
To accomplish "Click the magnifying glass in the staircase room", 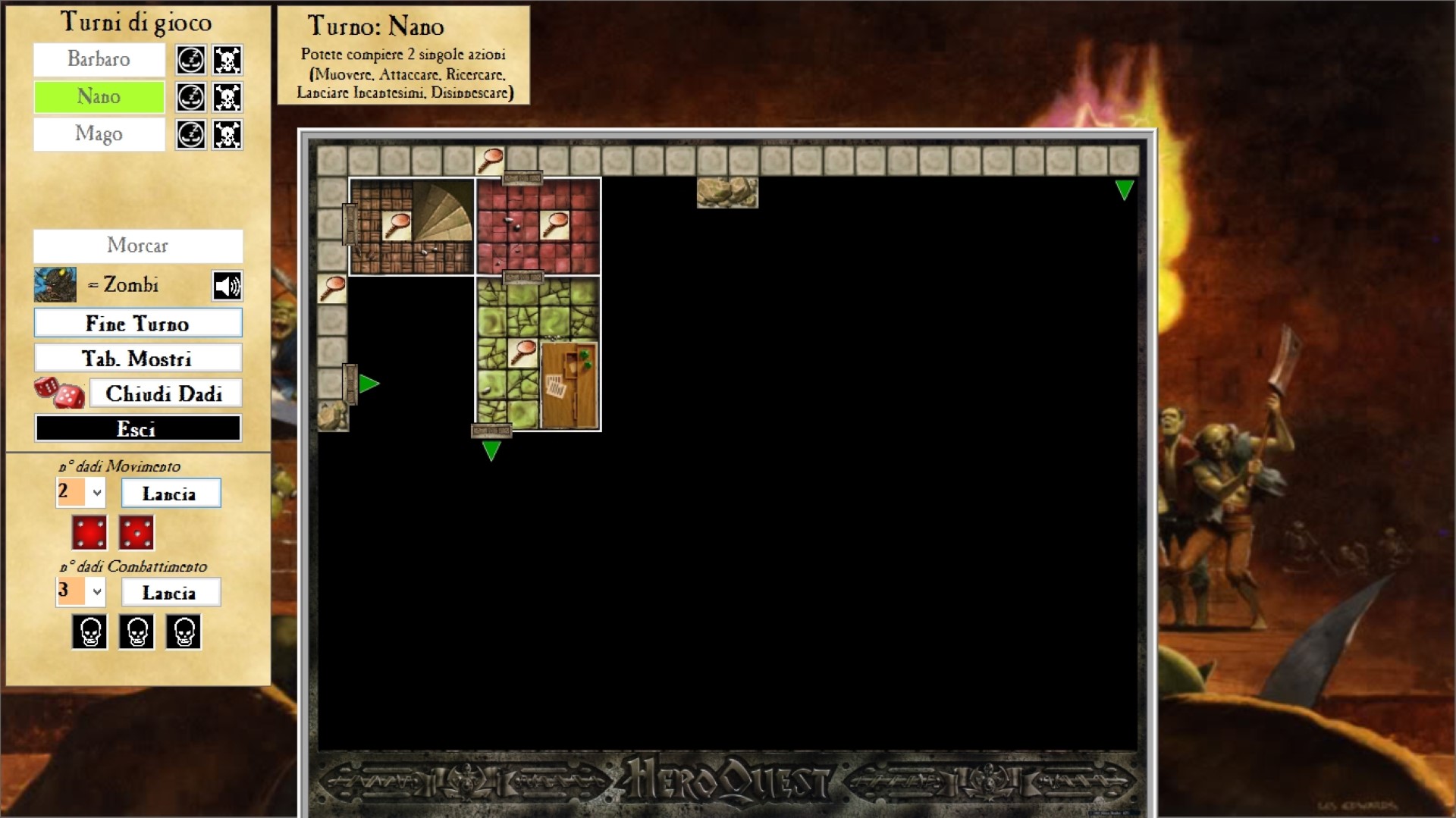I will [397, 225].
